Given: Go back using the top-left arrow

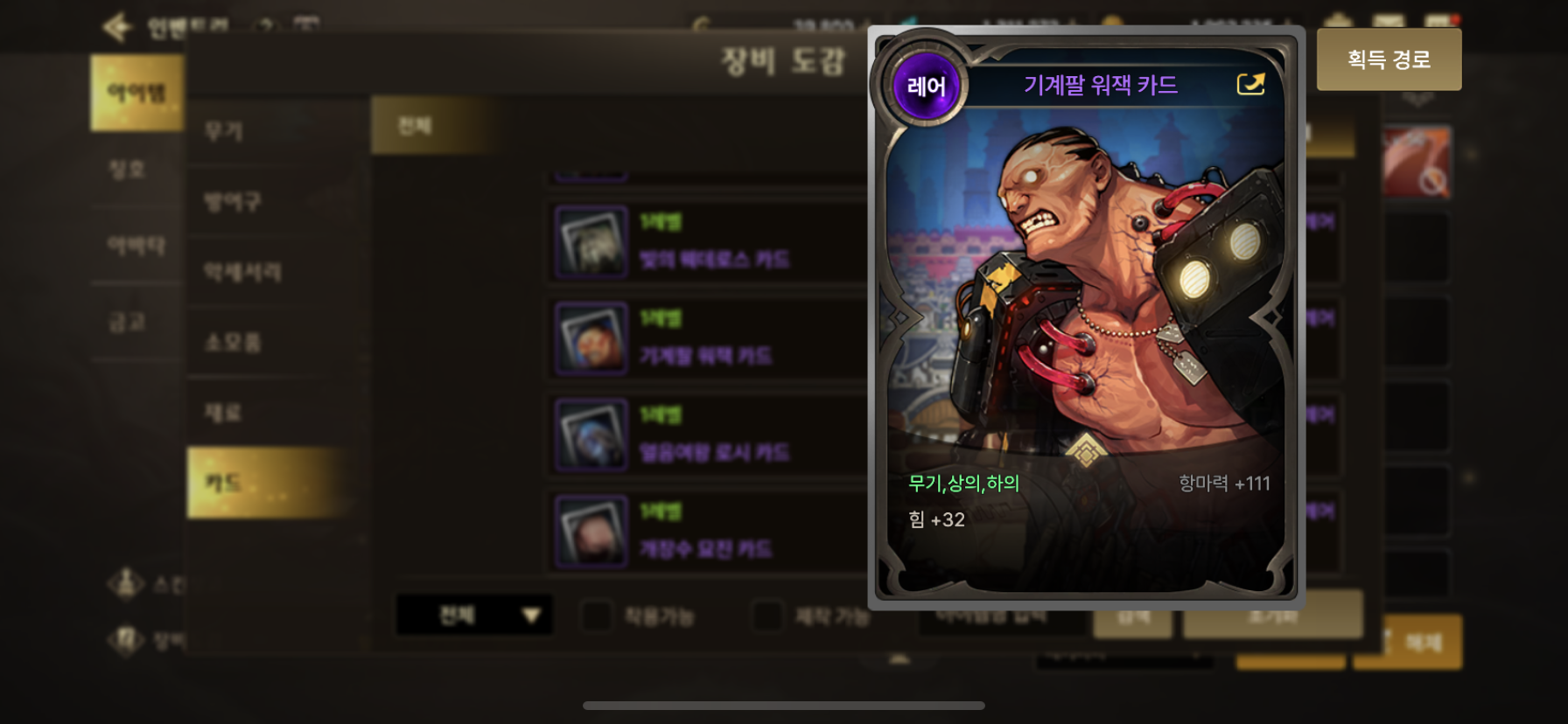Looking at the screenshot, I should [x=117, y=27].
